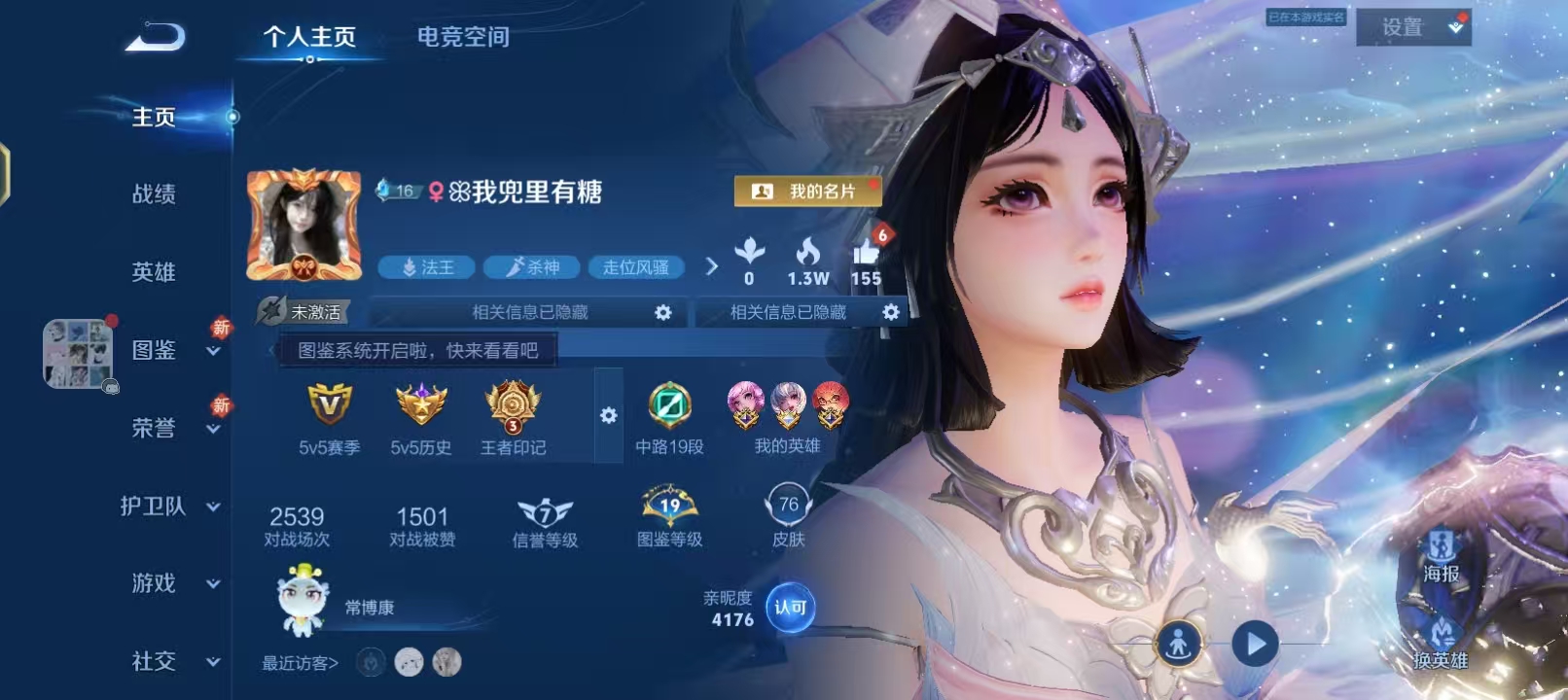Tap the 认可 approve button
The image size is (1568, 700).
coord(790,608)
